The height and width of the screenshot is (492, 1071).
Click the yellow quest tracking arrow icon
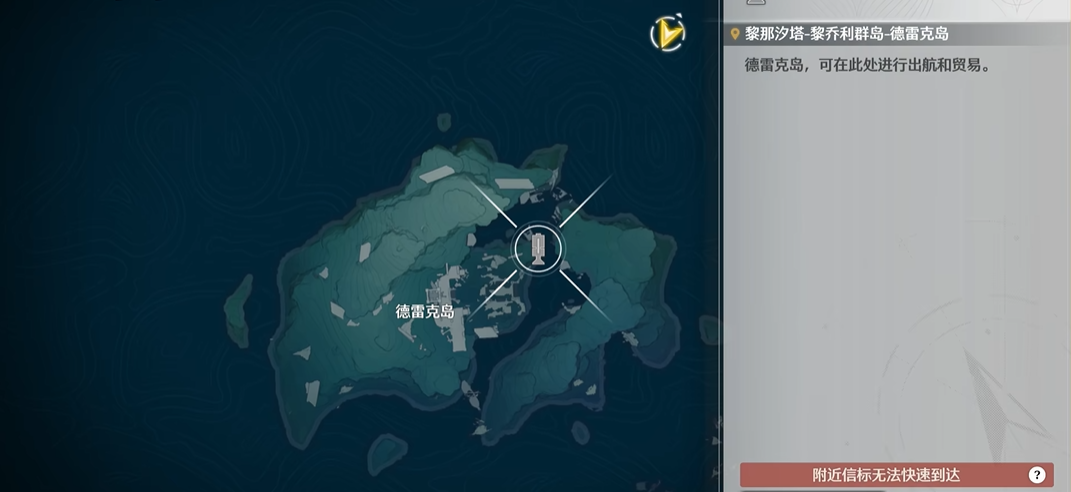667,34
